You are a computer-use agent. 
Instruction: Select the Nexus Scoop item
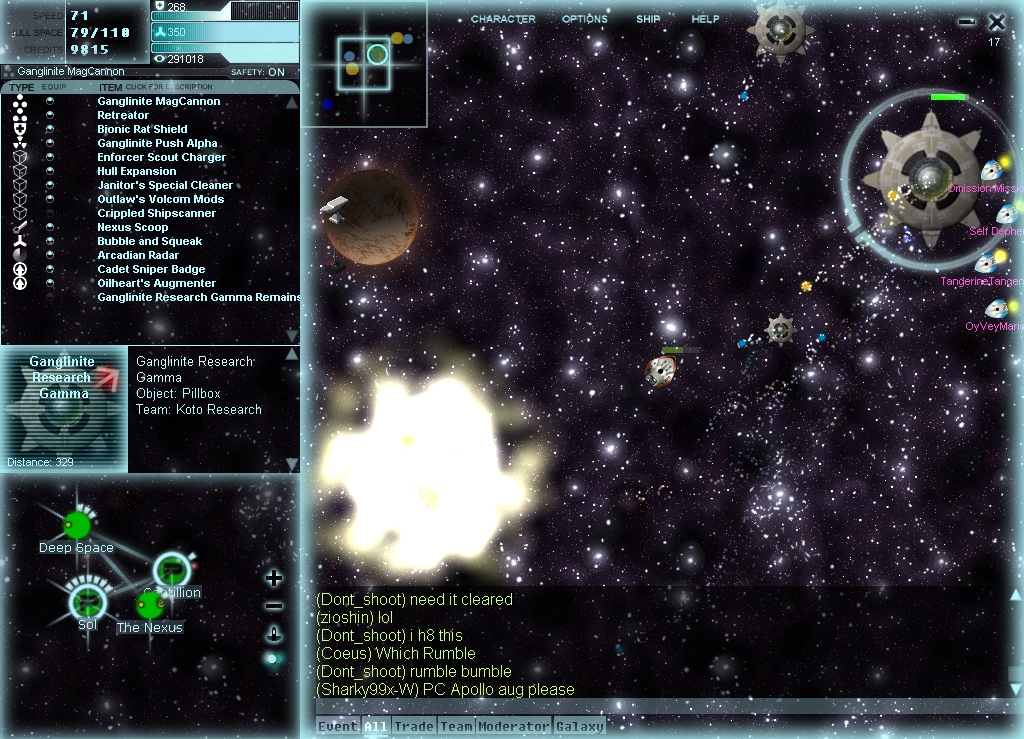pyautogui.click(x=132, y=227)
